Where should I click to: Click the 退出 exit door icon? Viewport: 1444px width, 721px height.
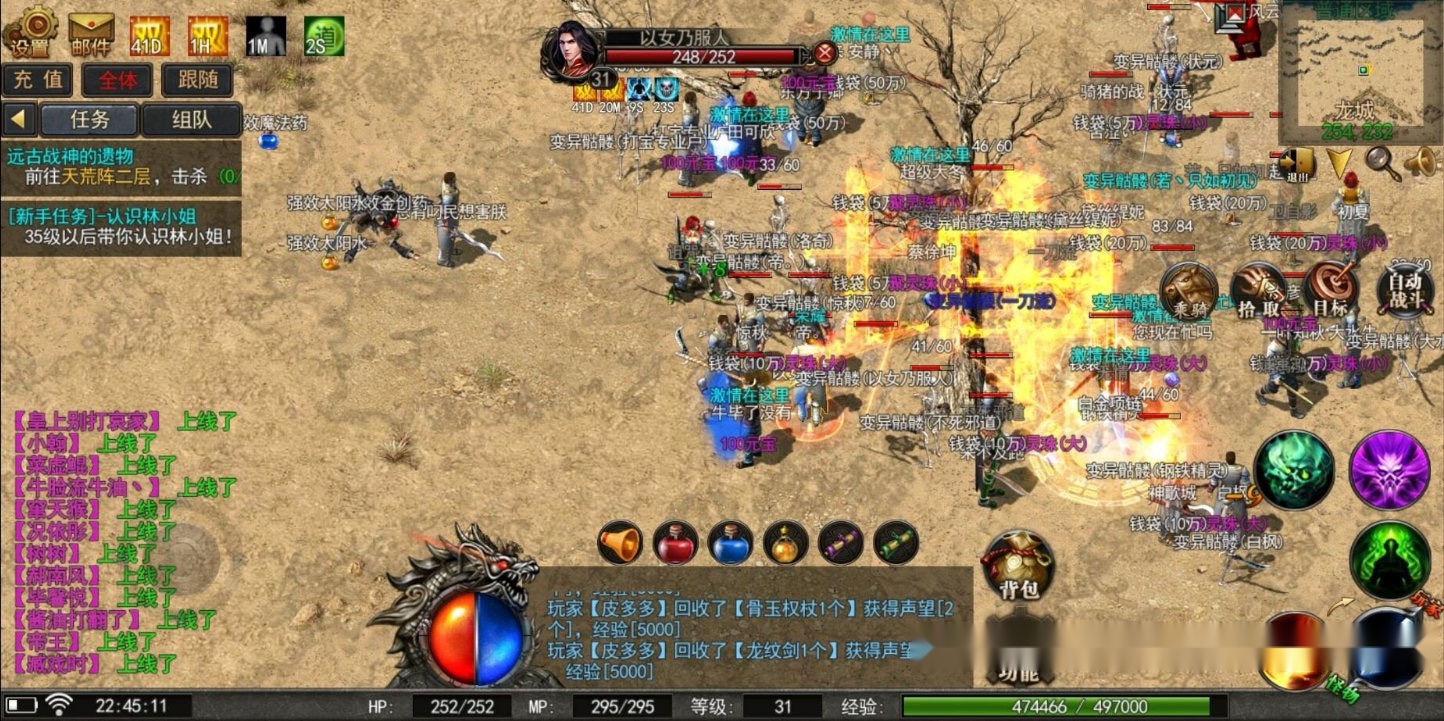[1297, 164]
